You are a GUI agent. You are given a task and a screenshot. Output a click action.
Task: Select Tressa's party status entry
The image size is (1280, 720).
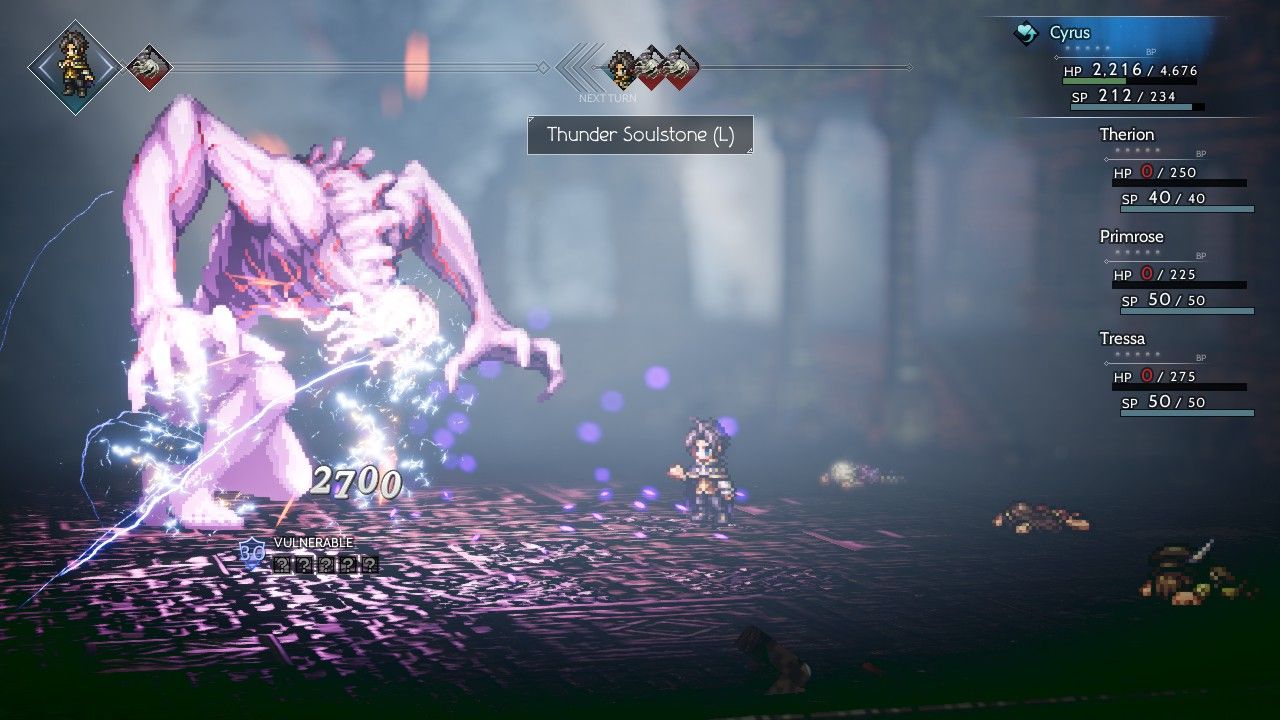pyautogui.click(x=1122, y=339)
